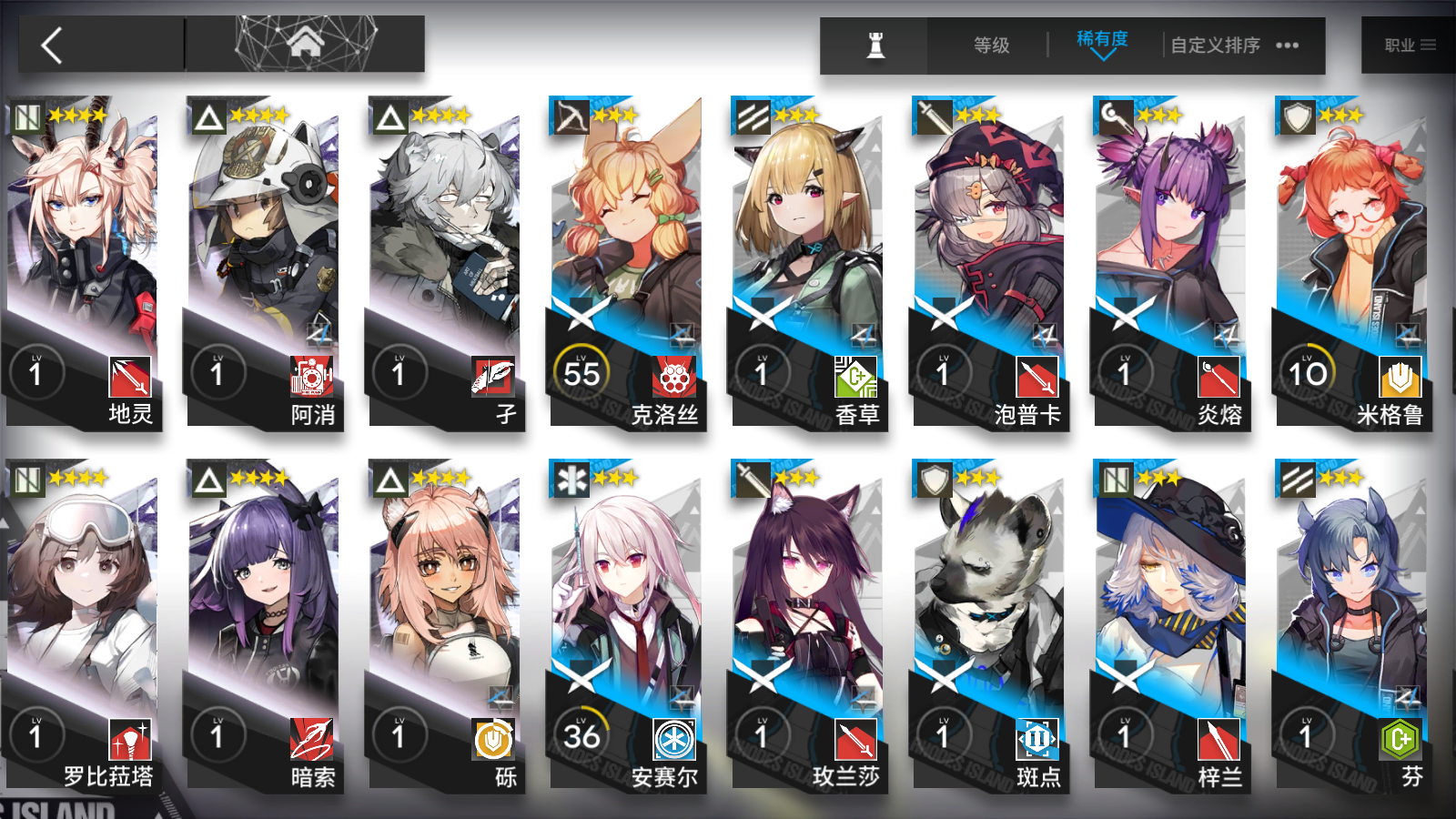This screenshot has height=819, width=1456.
Task: Open the more sorting options via ellipsis
Action: click(x=1288, y=45)
